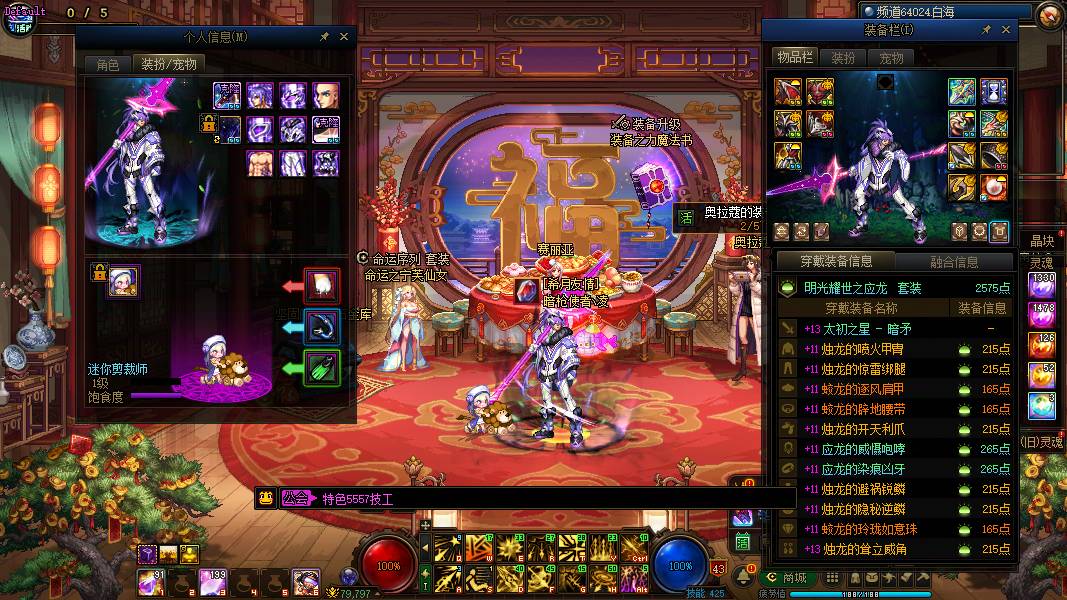Viewport: 1067px width, 600px height.
Task: Close the 装备栏 equipment window
Action: pos(1005,30)
